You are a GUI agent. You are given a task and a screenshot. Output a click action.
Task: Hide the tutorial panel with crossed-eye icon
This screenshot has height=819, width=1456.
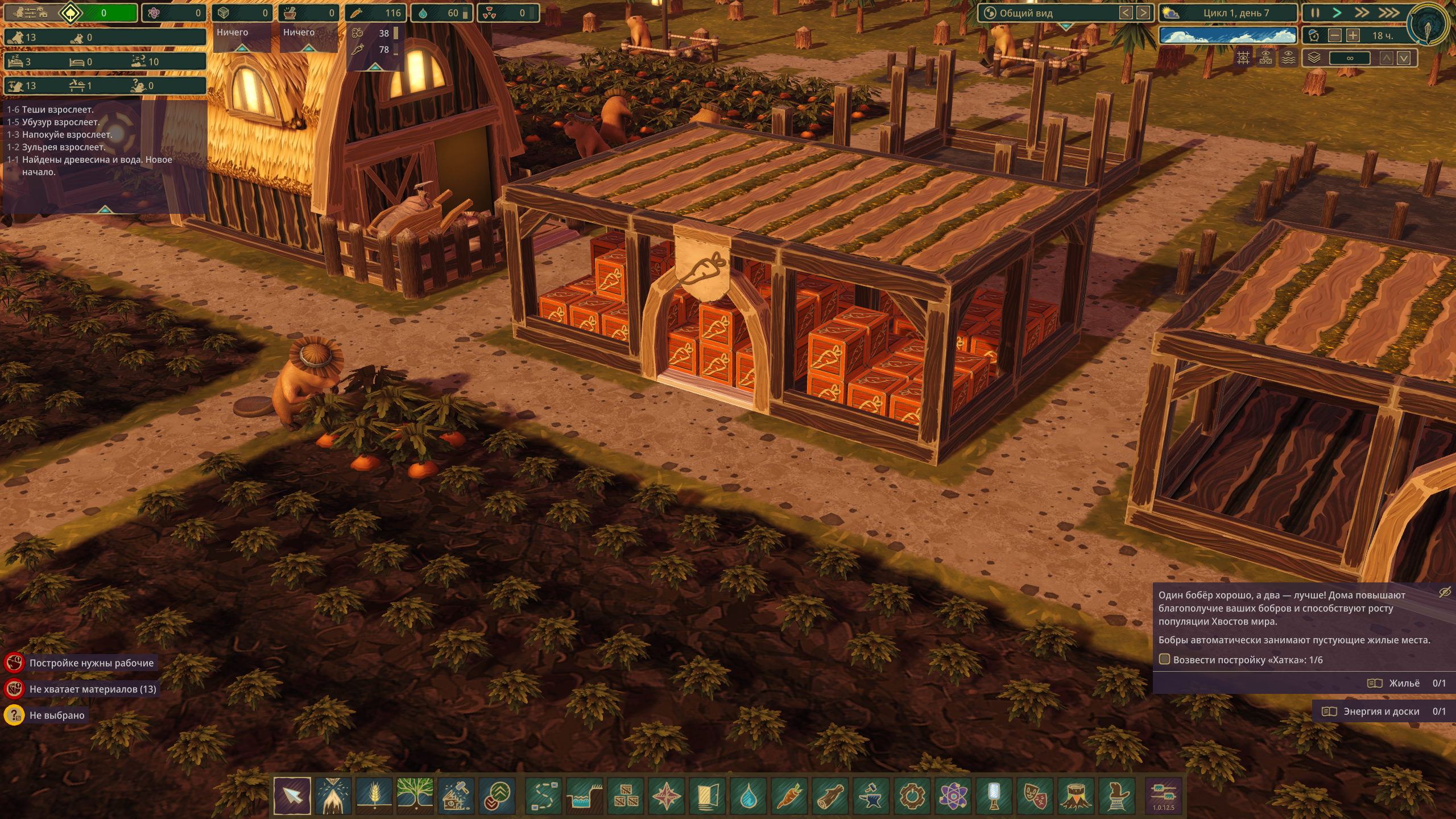1445,593
